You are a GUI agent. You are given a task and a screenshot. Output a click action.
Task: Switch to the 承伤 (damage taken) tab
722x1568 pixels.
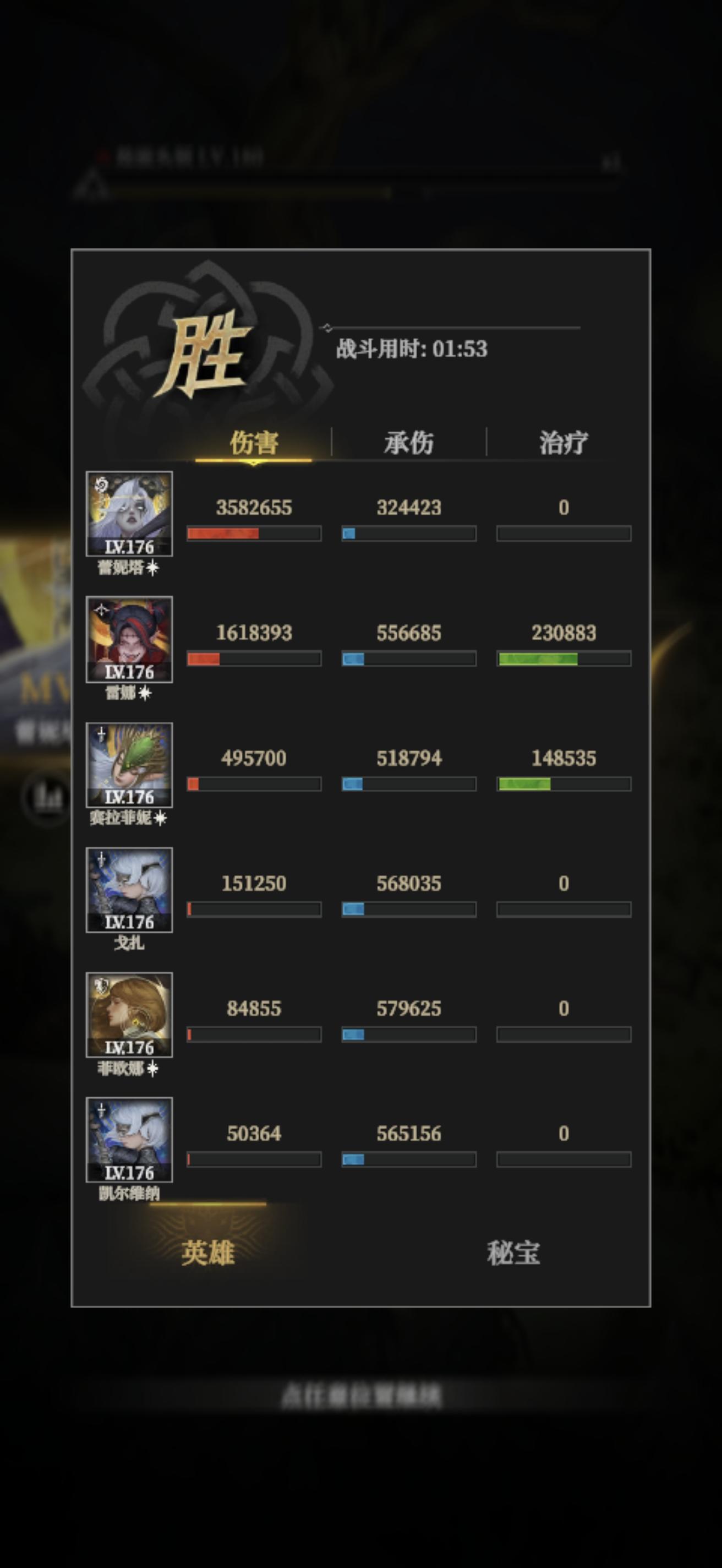(408, 444)
